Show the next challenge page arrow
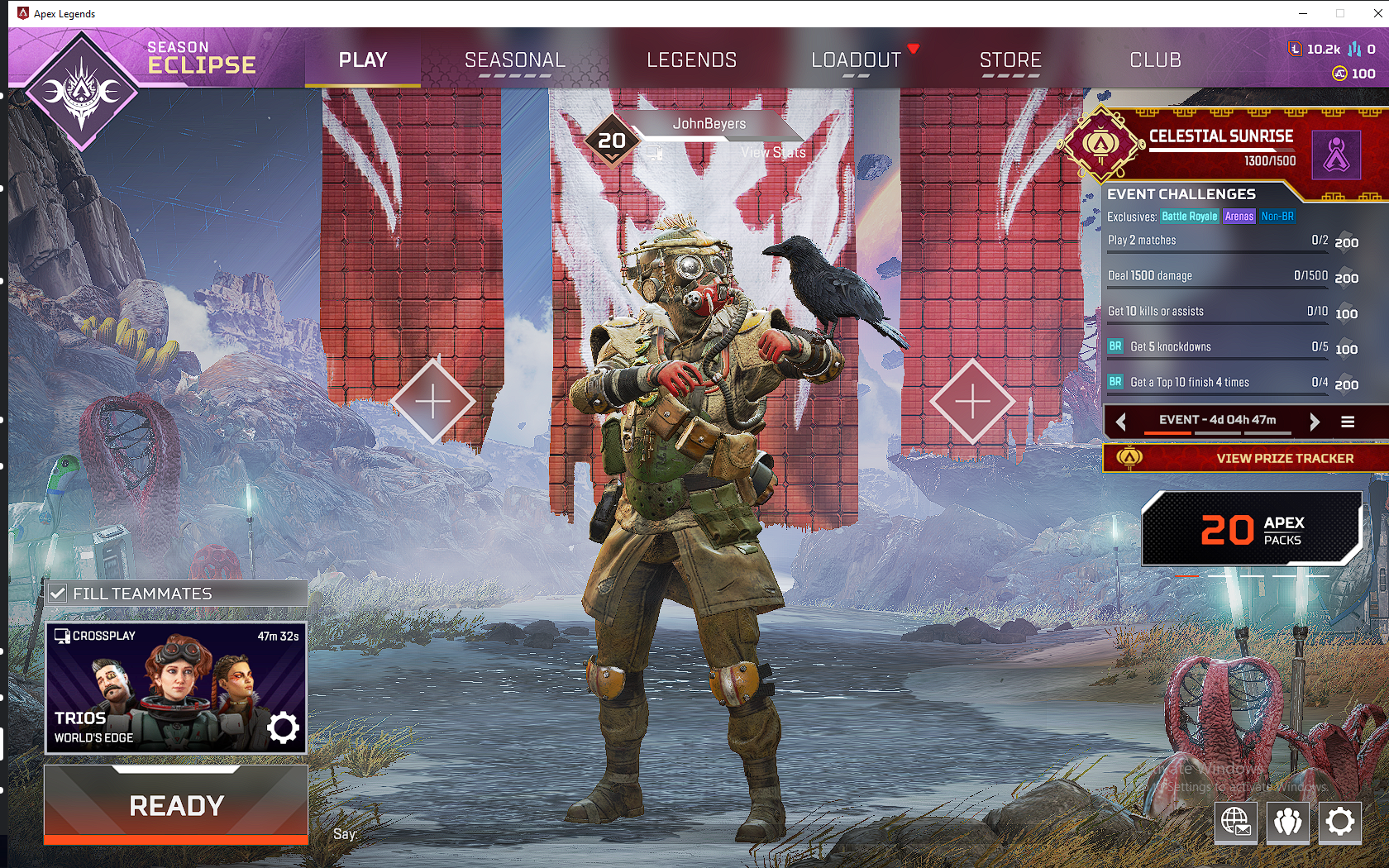Viewport: 1389px width, 868px height. 1315,422
